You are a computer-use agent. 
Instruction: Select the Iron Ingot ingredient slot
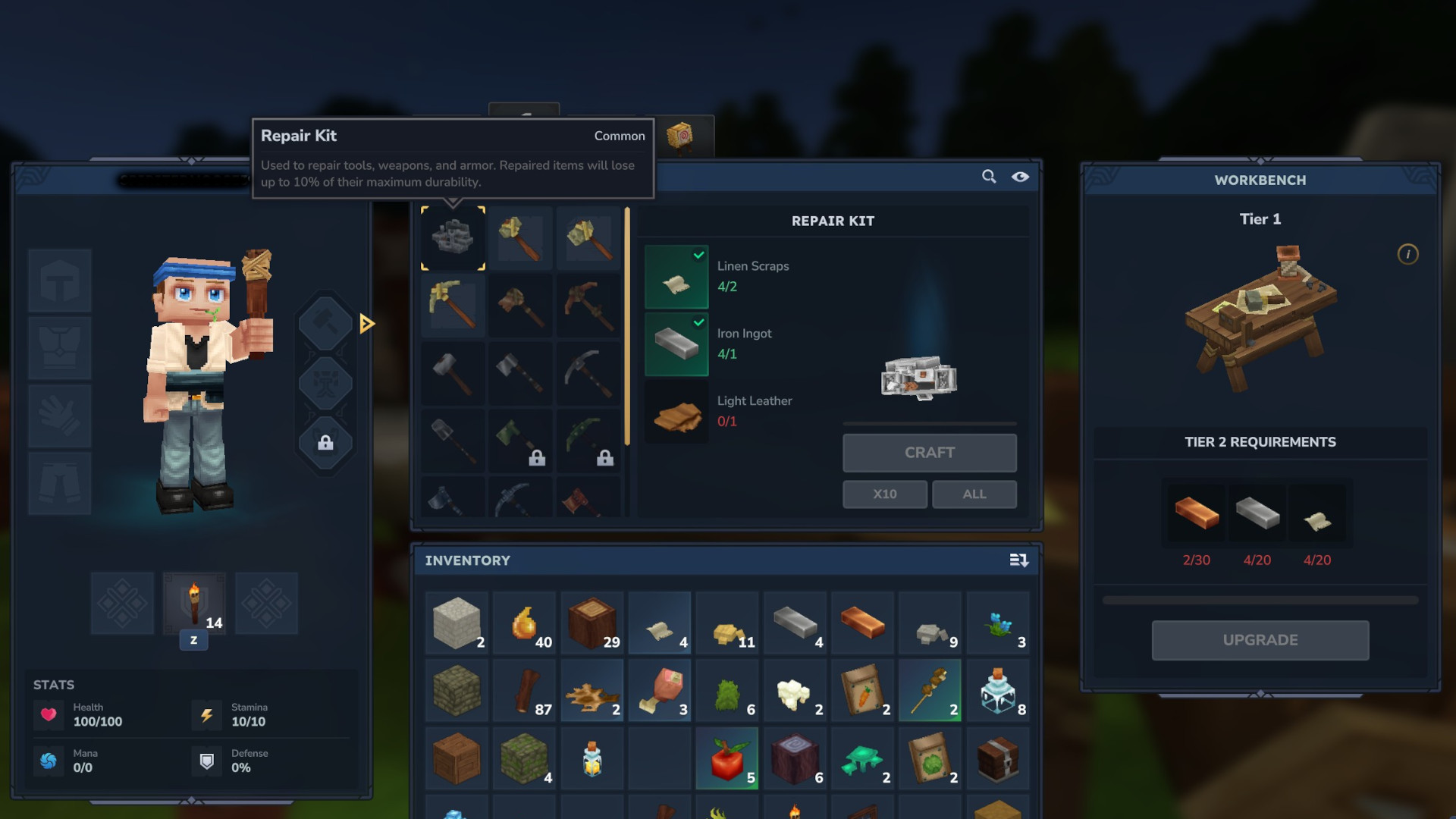[x=676, y=344]
